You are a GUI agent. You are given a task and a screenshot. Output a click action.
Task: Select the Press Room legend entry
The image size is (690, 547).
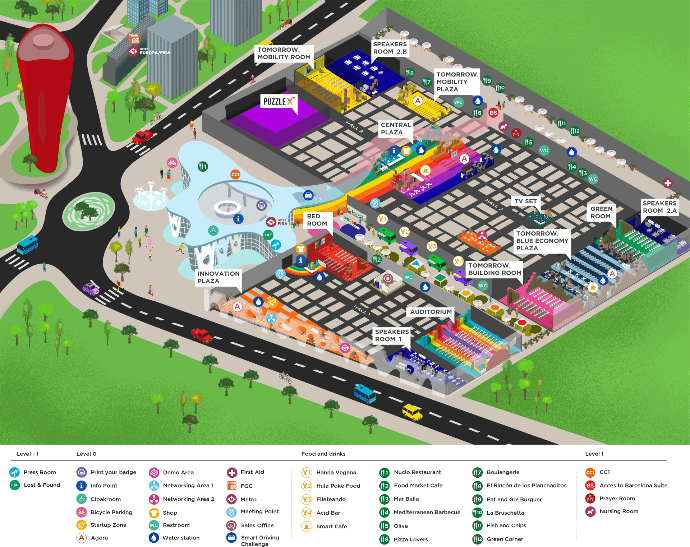click(x=608, y=497)
